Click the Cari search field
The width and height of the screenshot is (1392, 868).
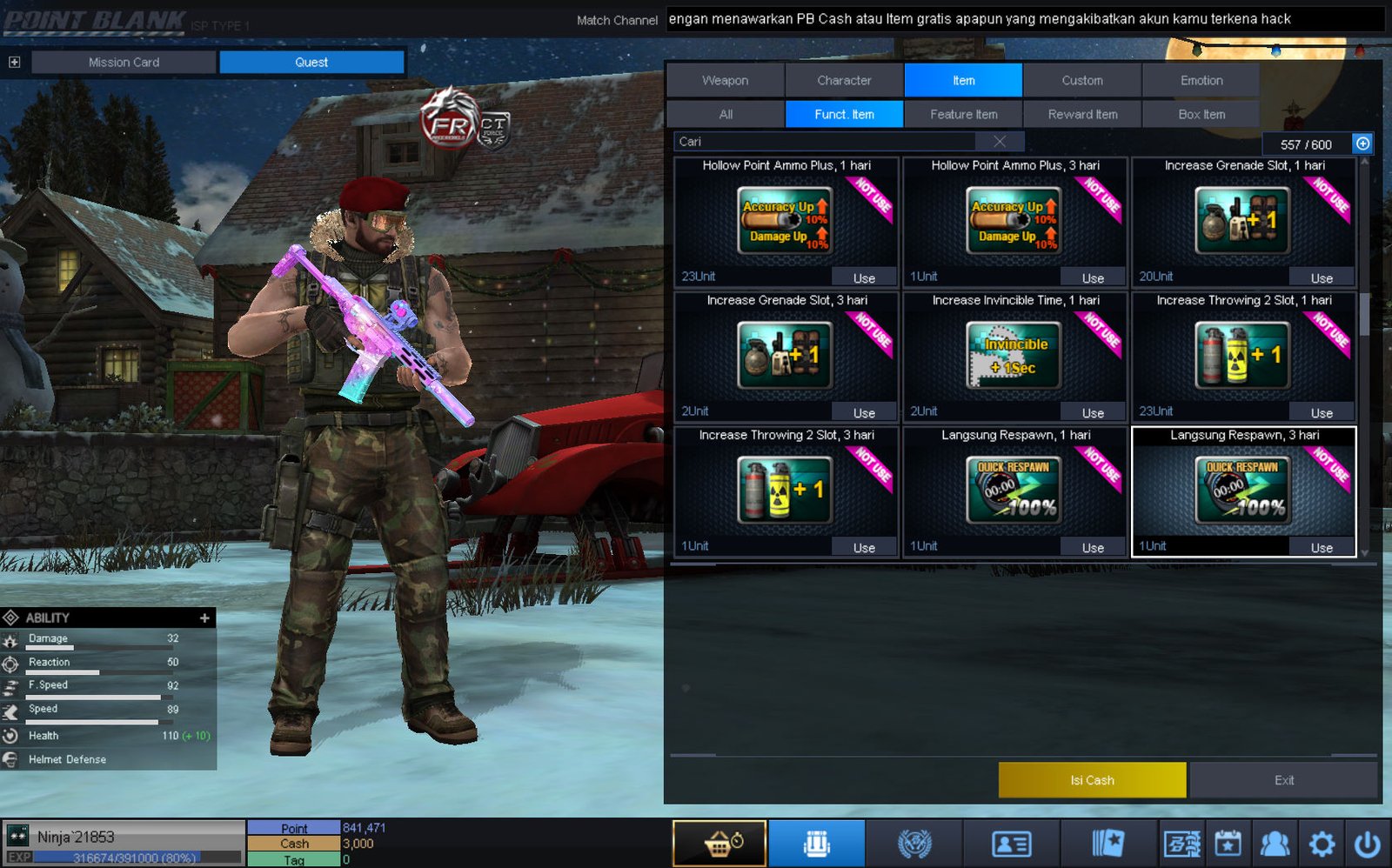tap(826, 142)
